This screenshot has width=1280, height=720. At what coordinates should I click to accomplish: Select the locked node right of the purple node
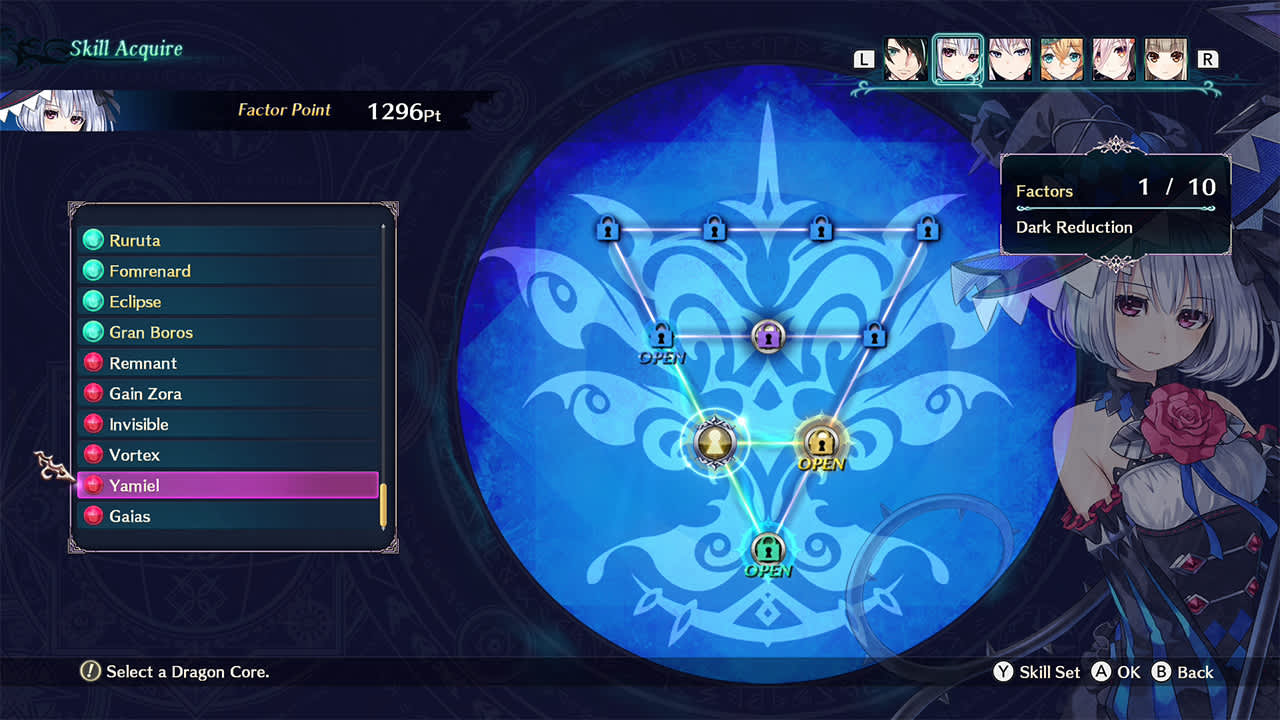click(x=873, y=337)
